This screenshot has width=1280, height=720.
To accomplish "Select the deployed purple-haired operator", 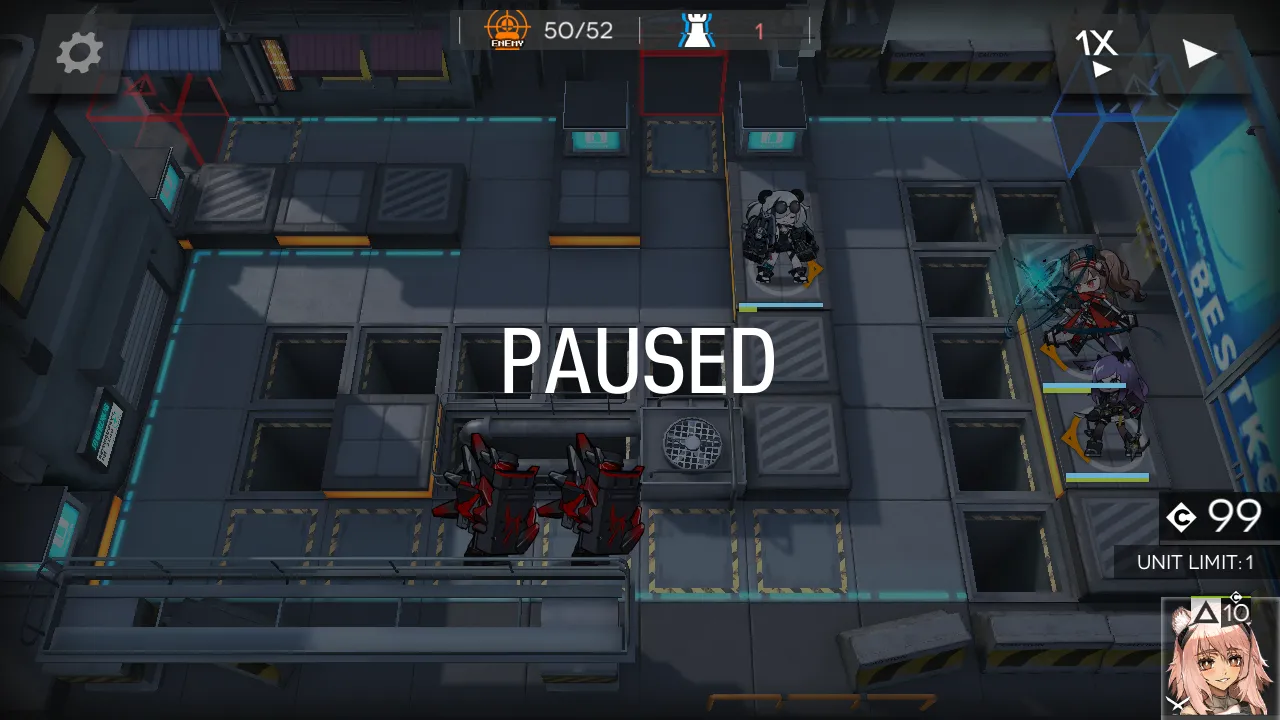I will [x=1109, y=410].
